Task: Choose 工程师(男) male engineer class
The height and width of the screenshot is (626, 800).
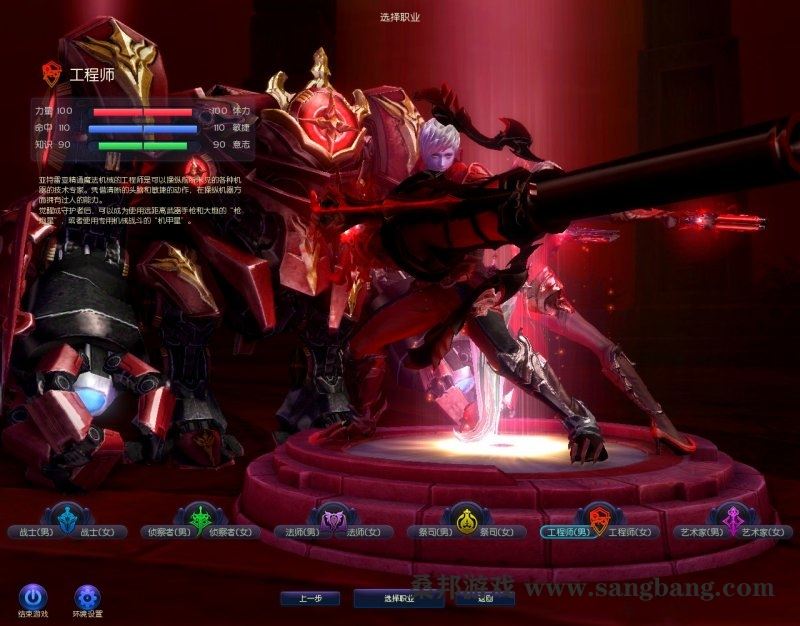Action: [567, 532]
